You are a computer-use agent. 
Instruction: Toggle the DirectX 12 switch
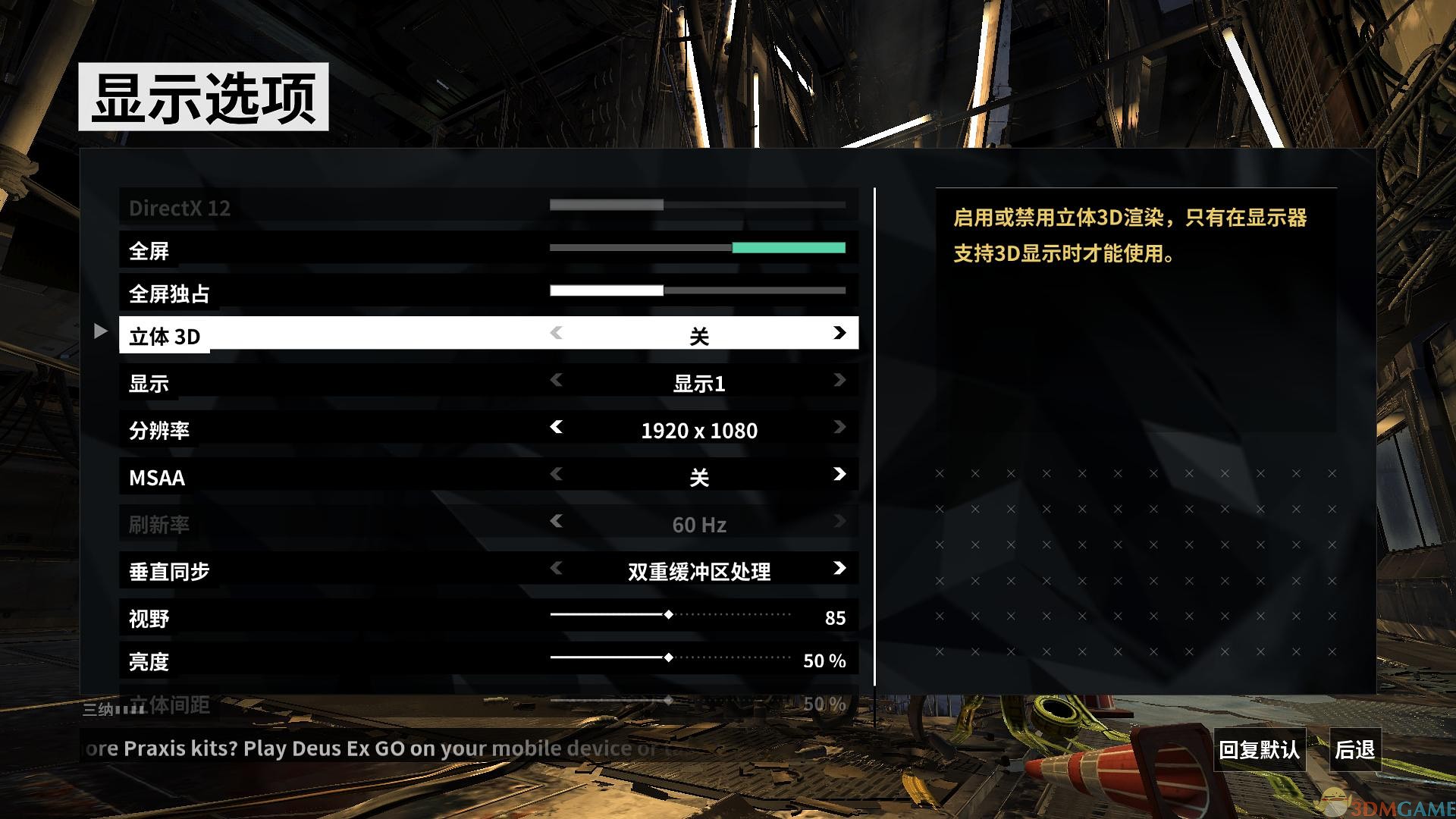pyautogui.click(x=695, y=205)
